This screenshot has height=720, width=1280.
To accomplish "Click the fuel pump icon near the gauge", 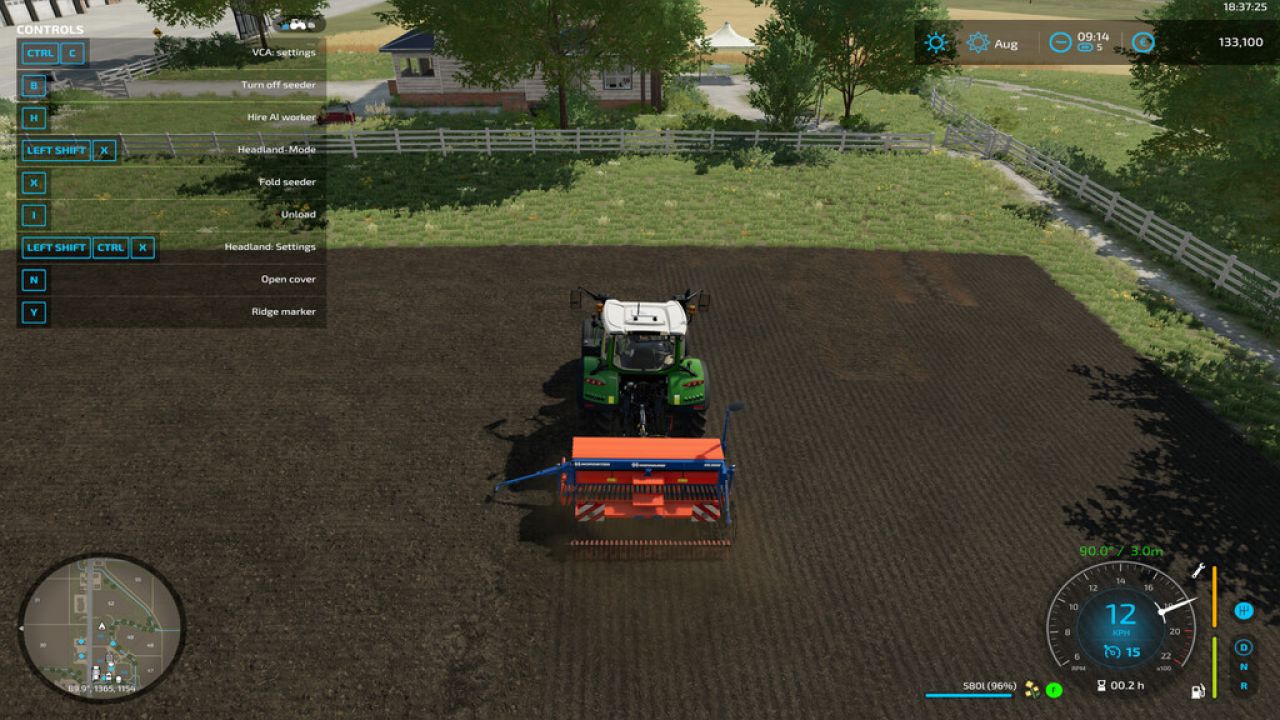I will pos(1197,690).
